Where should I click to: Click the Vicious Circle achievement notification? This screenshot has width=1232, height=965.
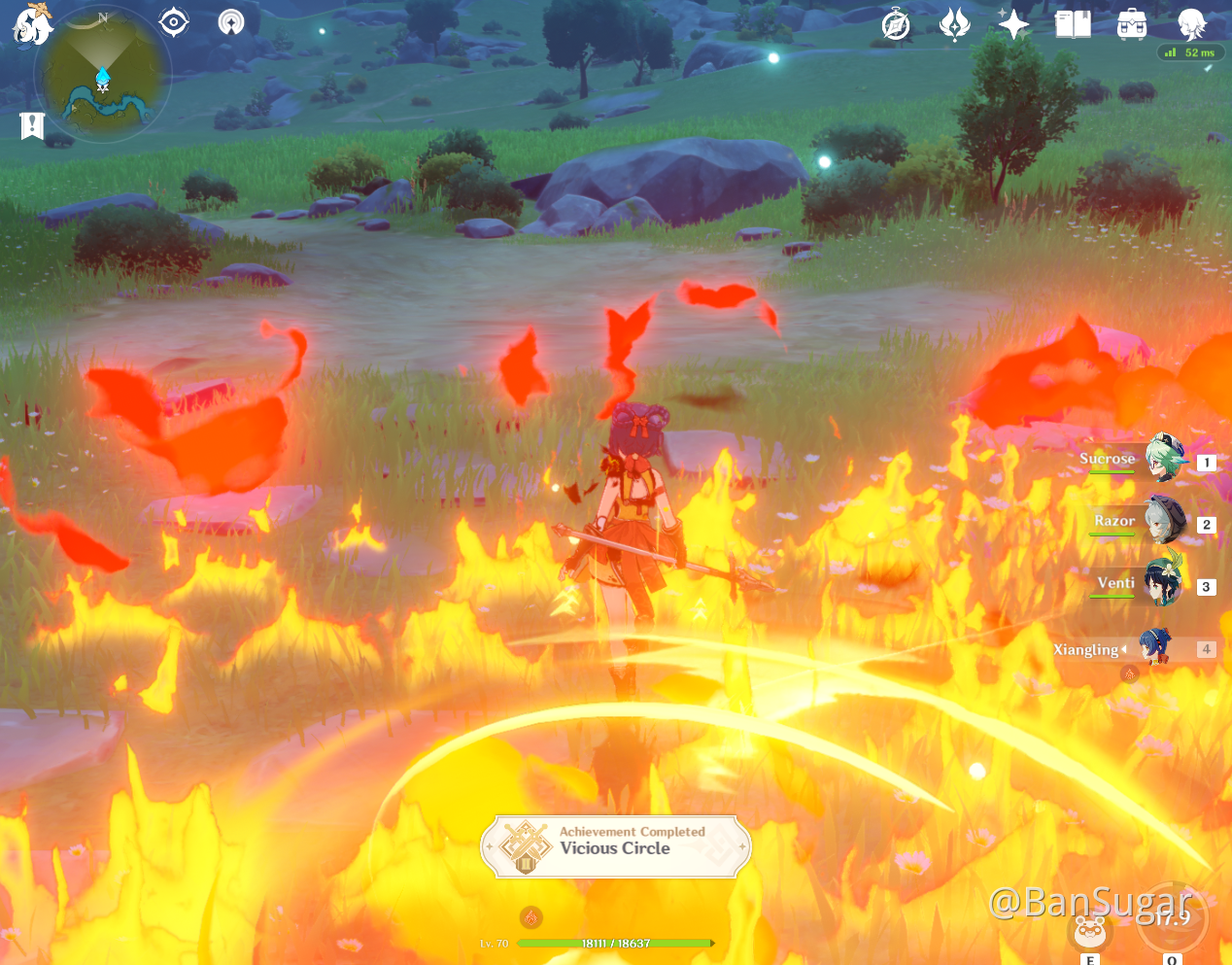click(x=616, y=846)
